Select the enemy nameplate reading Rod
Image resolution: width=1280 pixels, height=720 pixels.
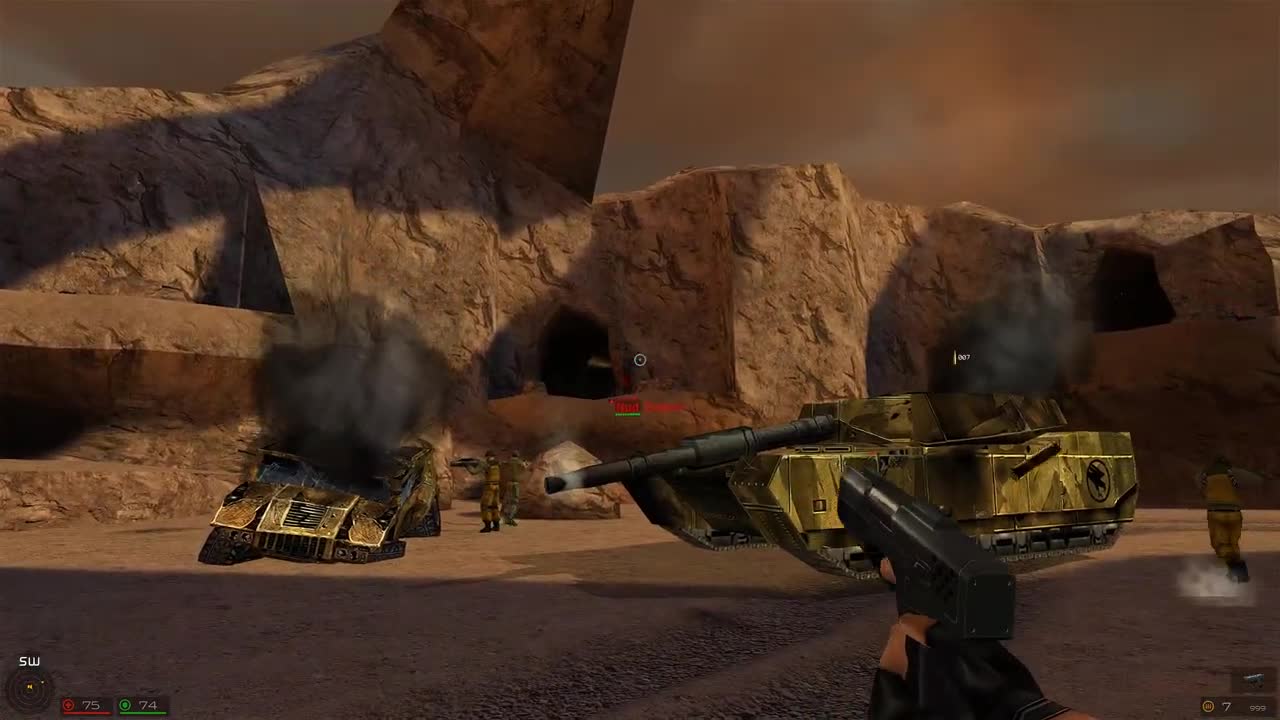627,406
